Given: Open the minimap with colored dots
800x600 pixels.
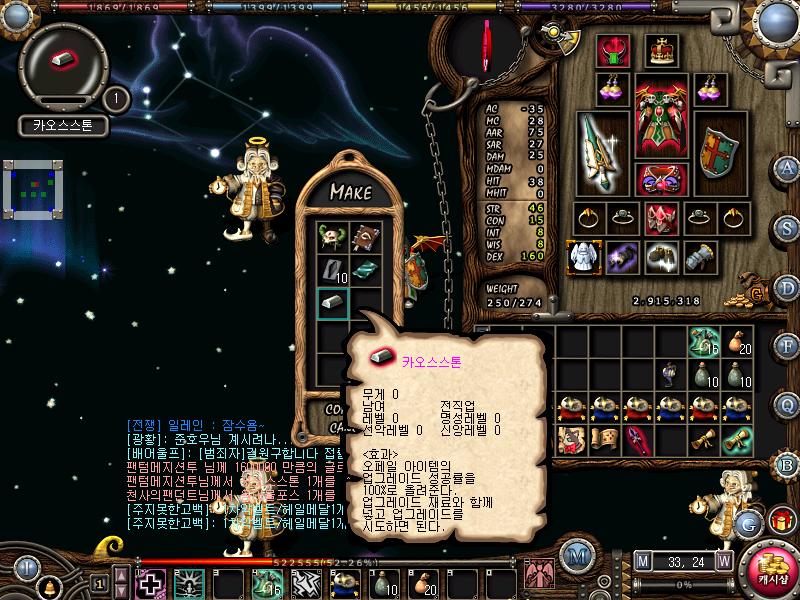Looking at the screenshot, I should pyautogui.click(x=32, y=190).
